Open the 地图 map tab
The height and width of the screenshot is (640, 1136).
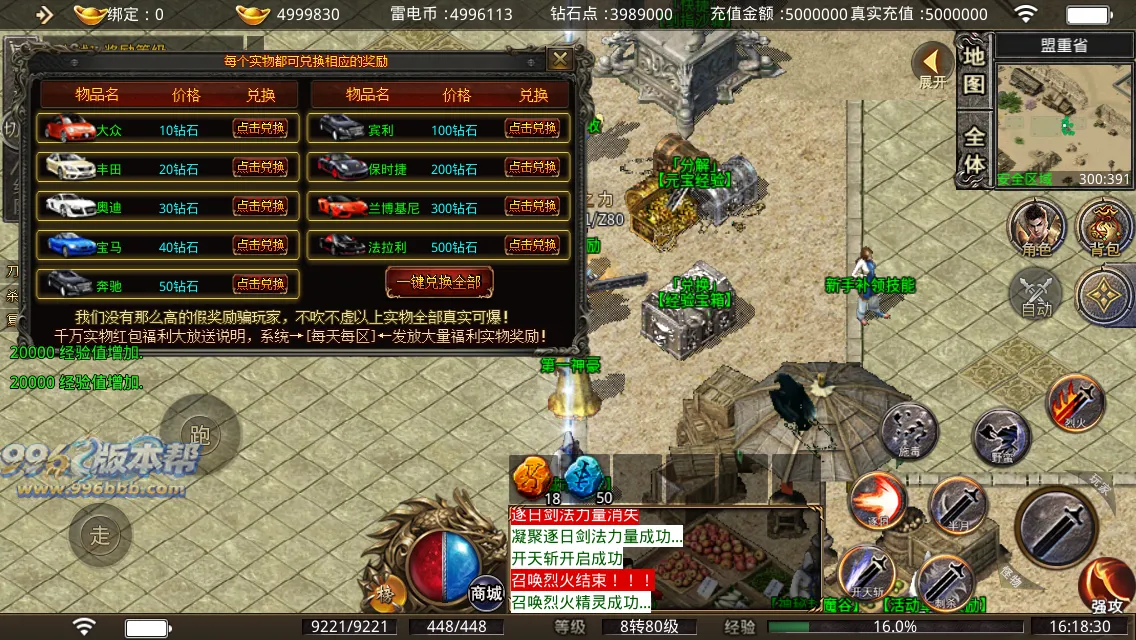[x=973, y=70]
